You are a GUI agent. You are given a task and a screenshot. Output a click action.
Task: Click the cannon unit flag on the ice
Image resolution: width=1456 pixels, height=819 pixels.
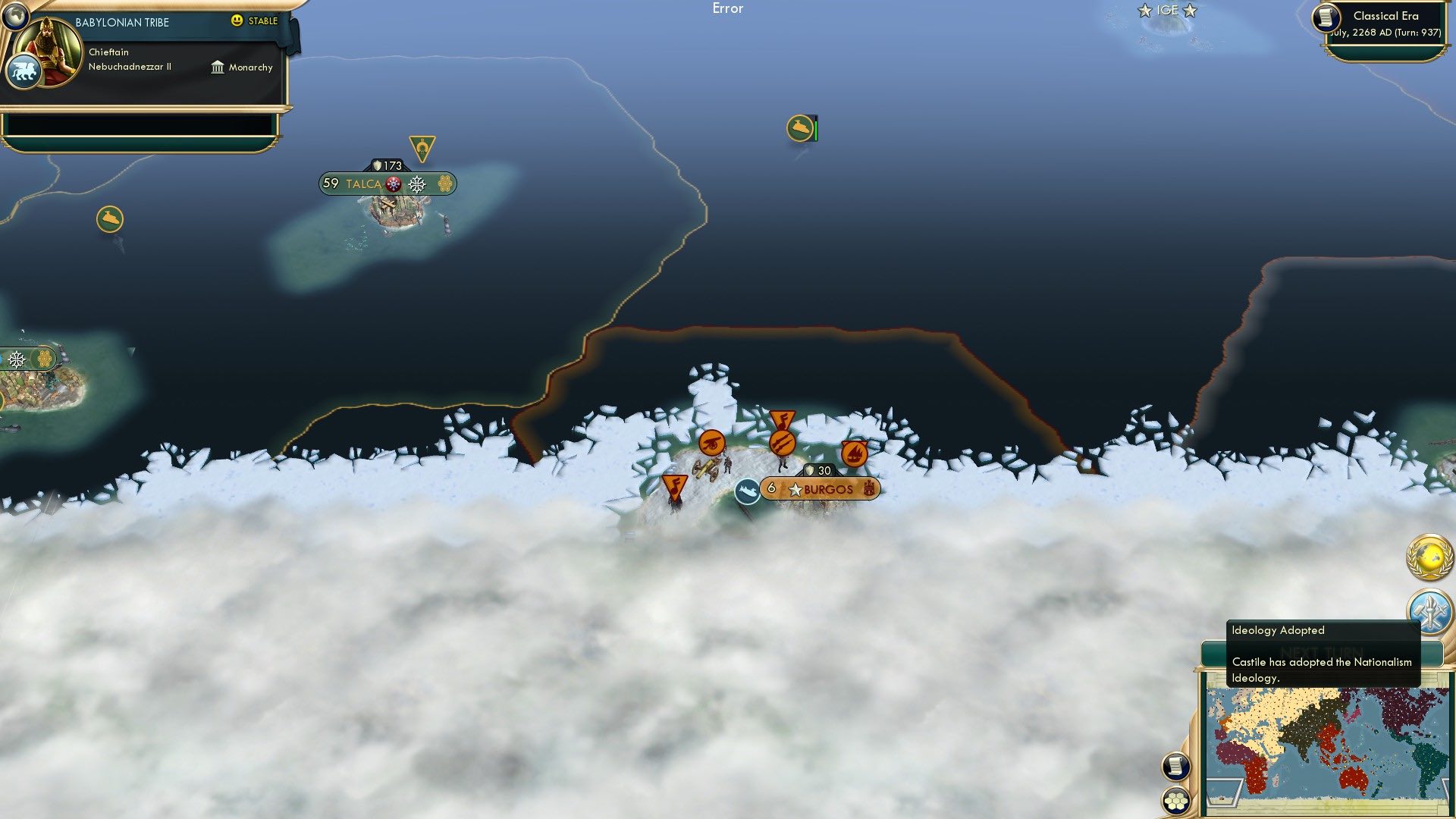[711, 442]
